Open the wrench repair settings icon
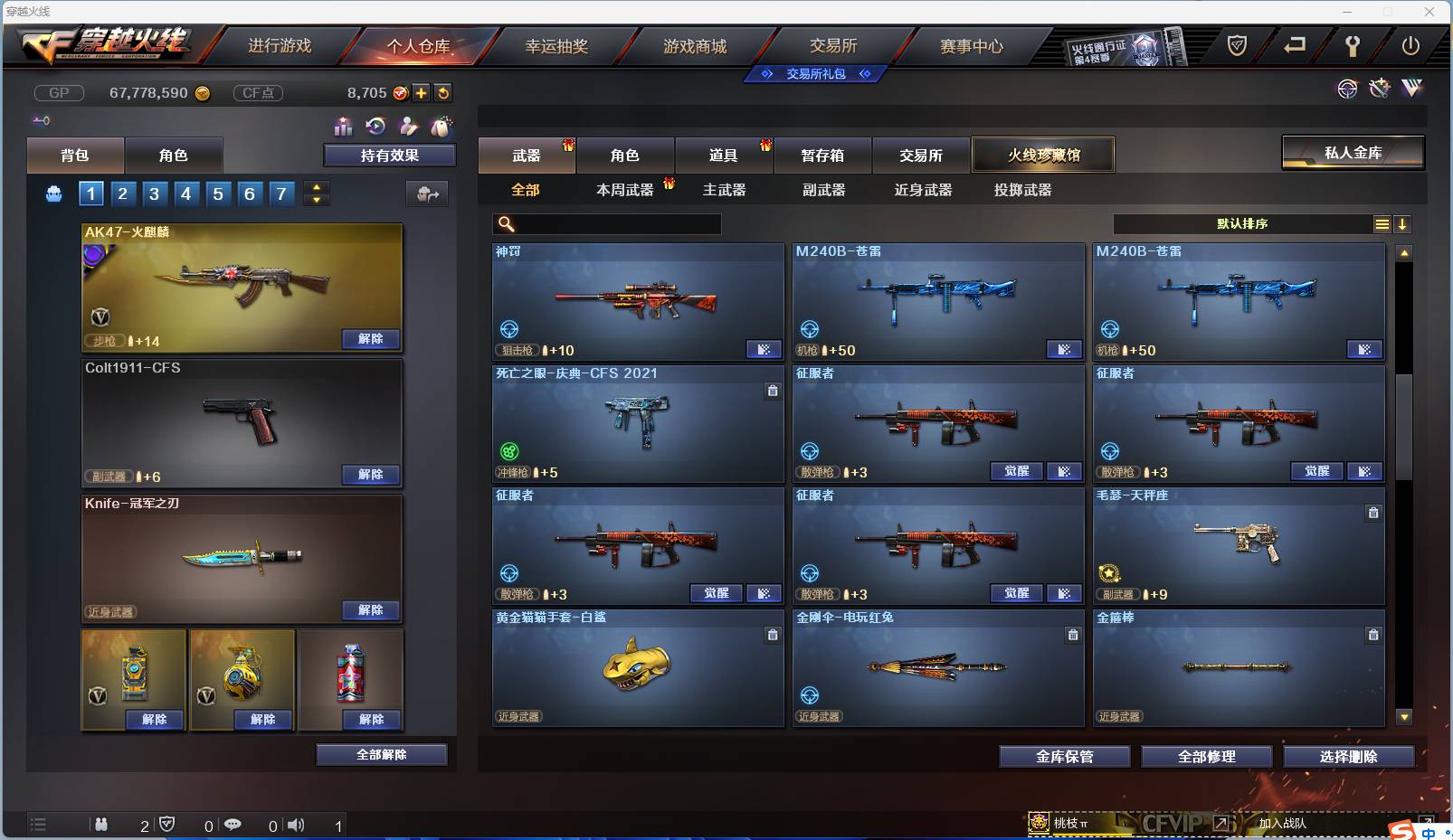 pyautogui.click(x=1379, y=89)
